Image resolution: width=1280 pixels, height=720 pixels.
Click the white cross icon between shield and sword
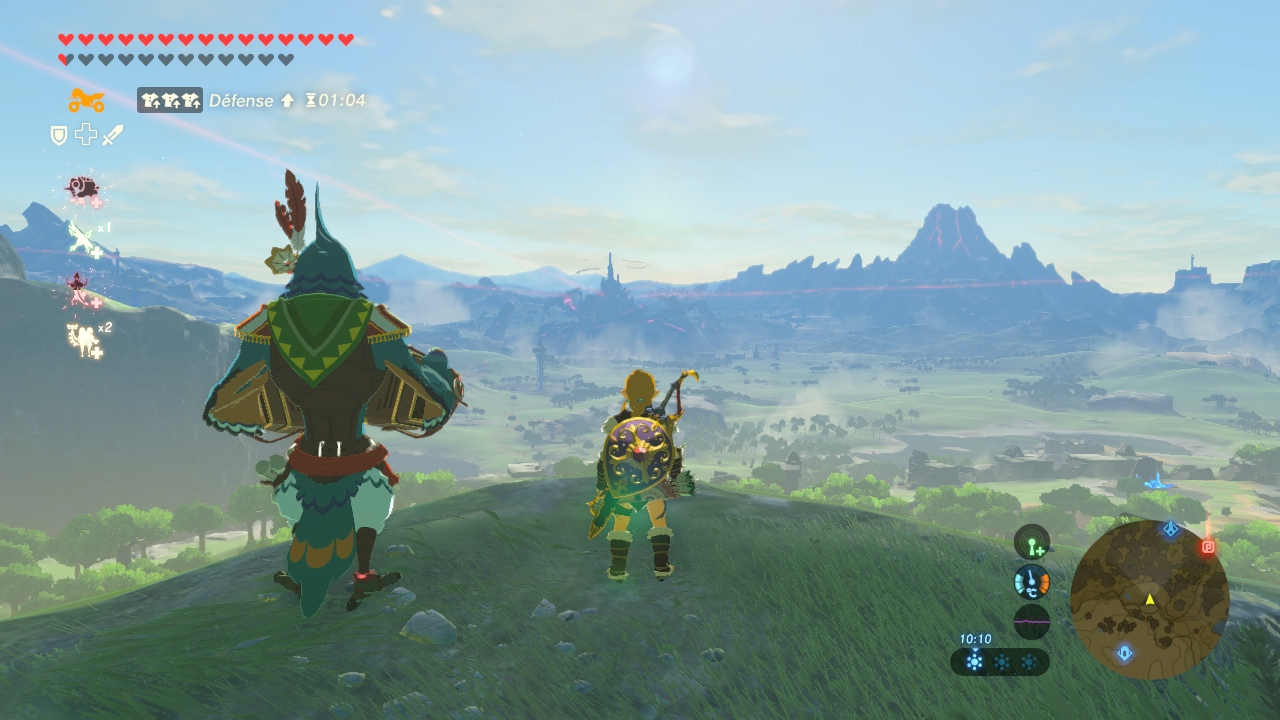(86, 135)
